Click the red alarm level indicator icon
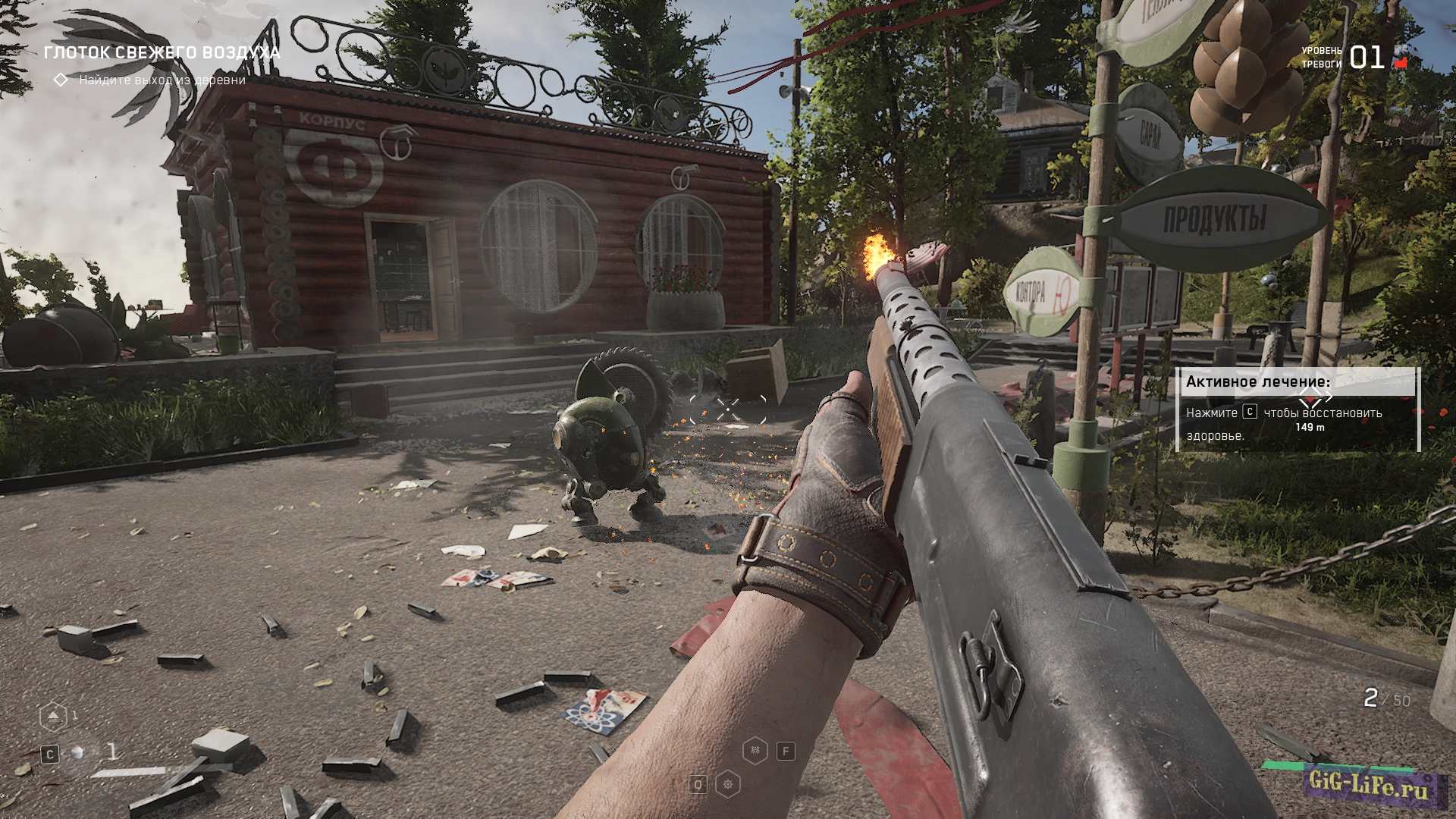 [1401, 61]
